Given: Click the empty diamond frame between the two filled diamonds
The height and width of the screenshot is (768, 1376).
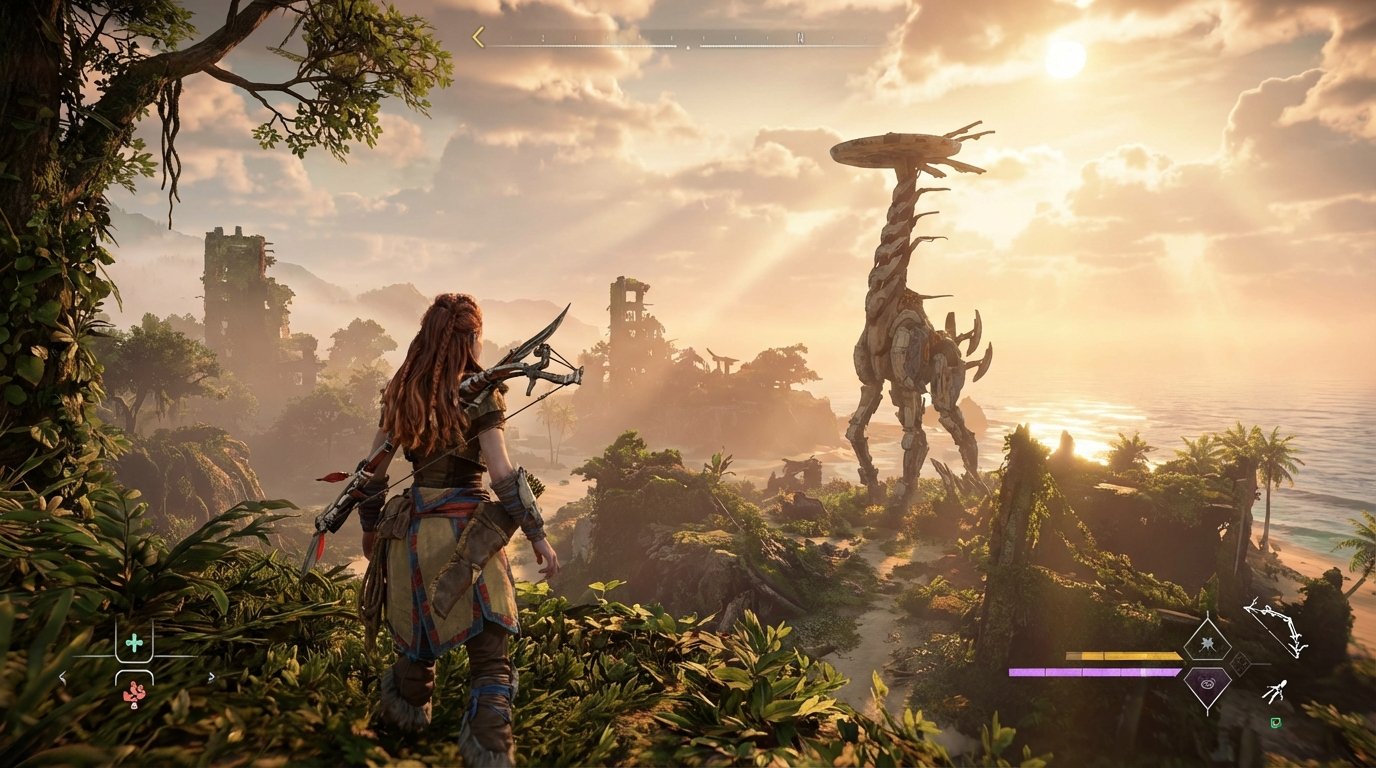Looking at the screenshot, I should 1240,664.
